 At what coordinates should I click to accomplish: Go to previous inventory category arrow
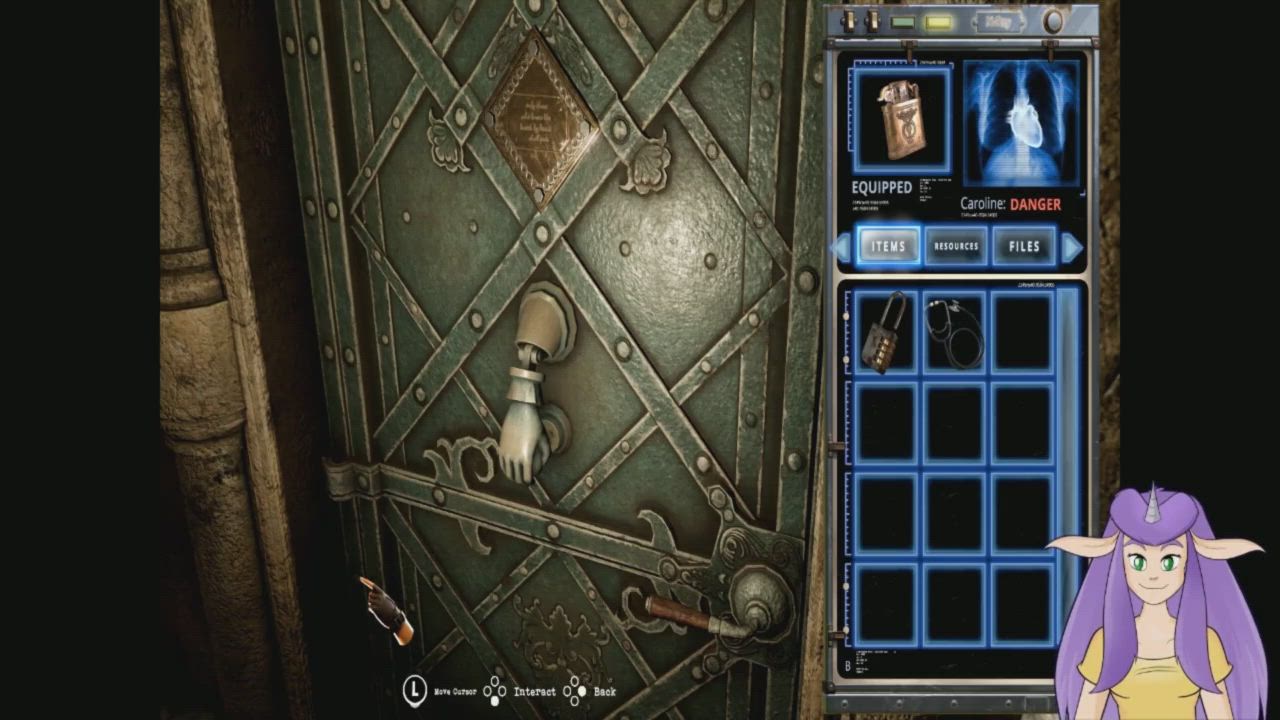click(x=842, y=247)
